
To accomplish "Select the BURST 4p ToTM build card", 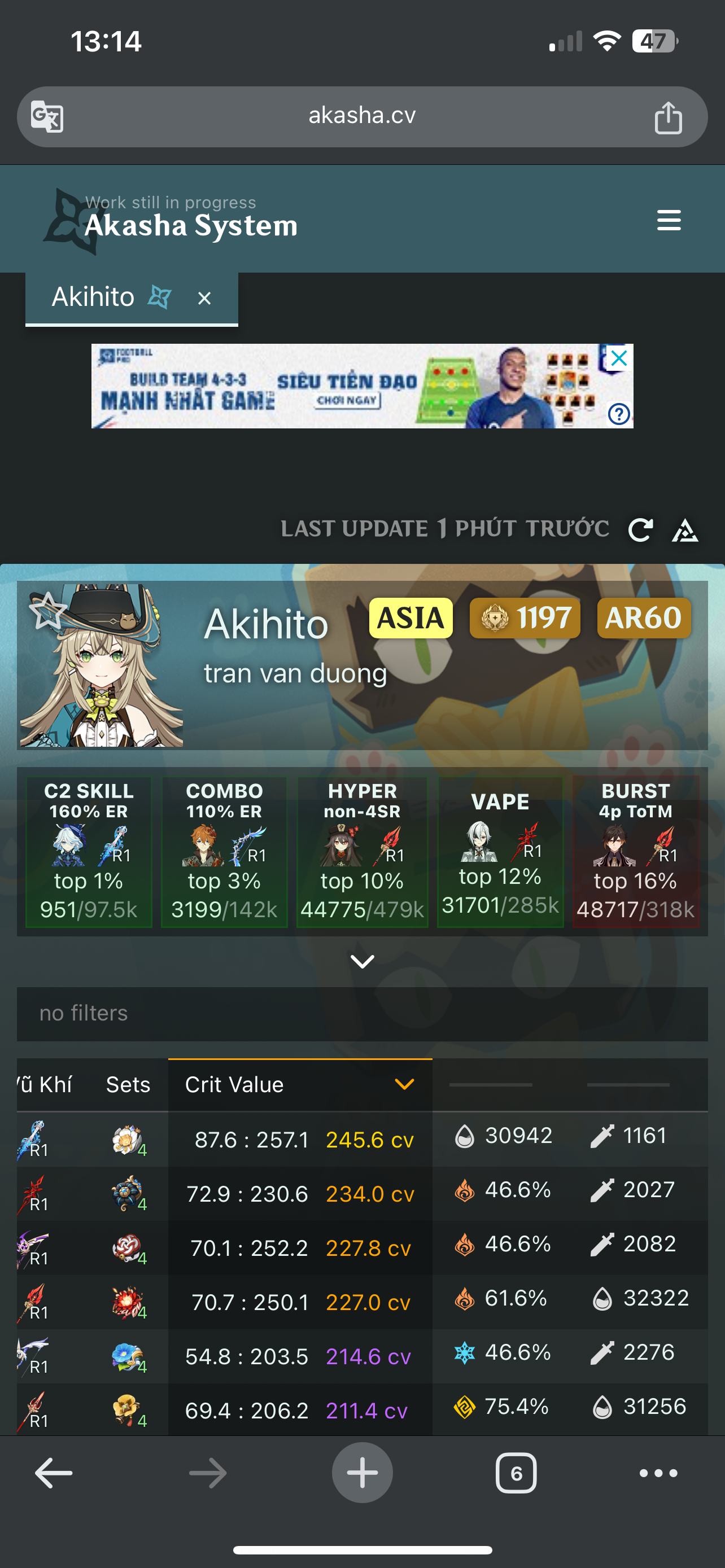I will pos(636,852).
